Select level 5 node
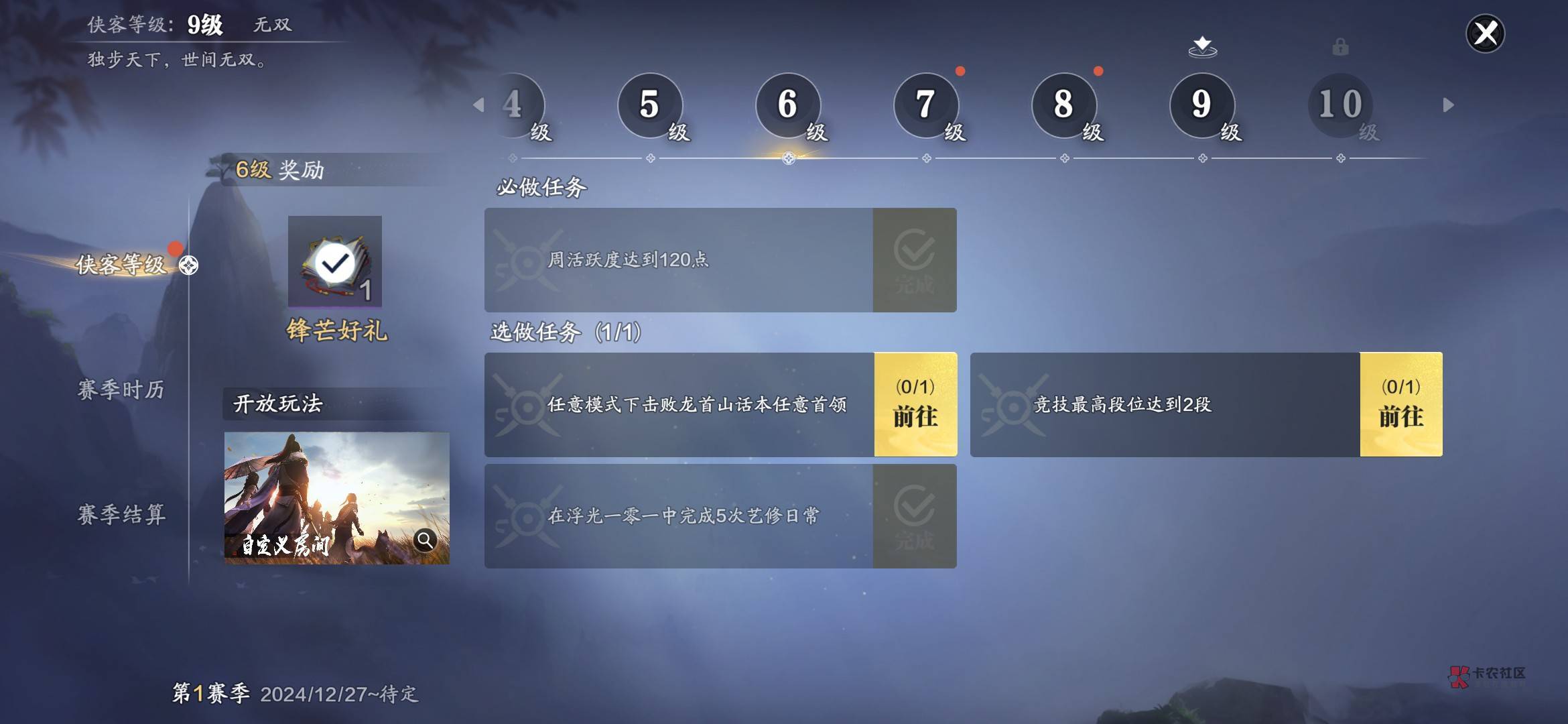This screenshot has height=724, width=1568. [x=650, y=105]
